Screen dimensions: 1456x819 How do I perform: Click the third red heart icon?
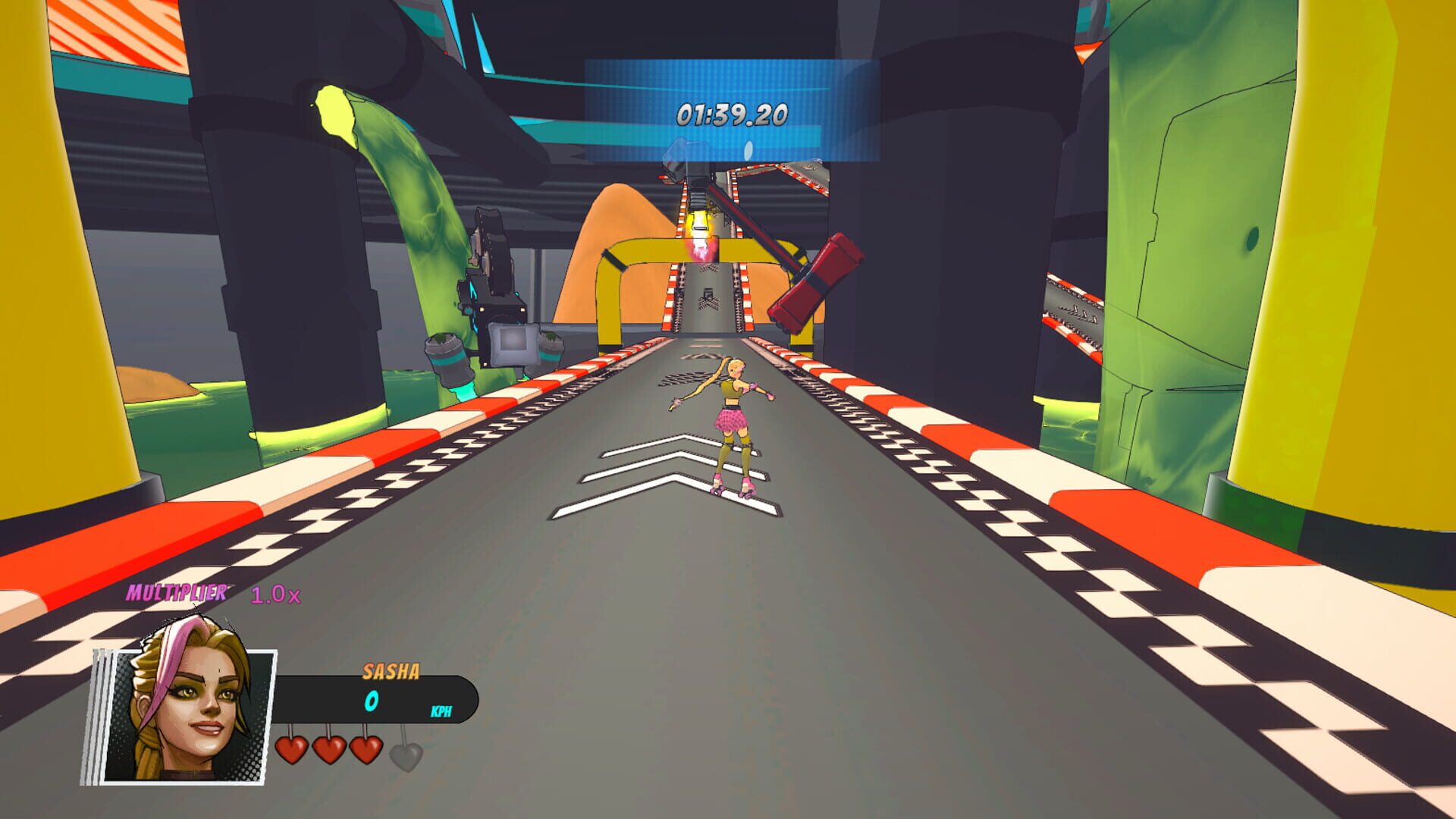tap(368, 749)
